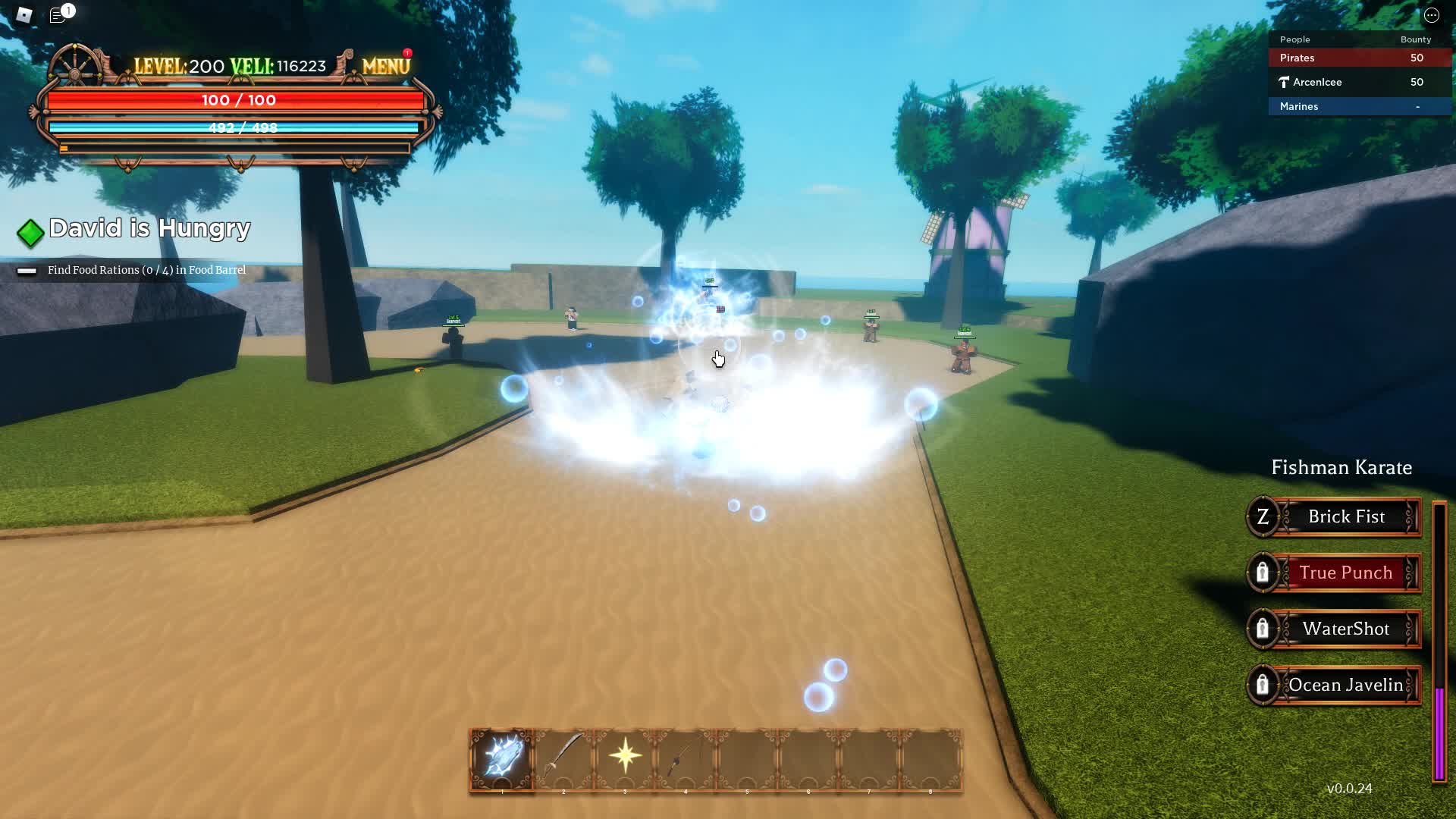This screenshot has width=1456, height=819.
Task: Activate the Brick Fist skill
Action: [1334, 517]
